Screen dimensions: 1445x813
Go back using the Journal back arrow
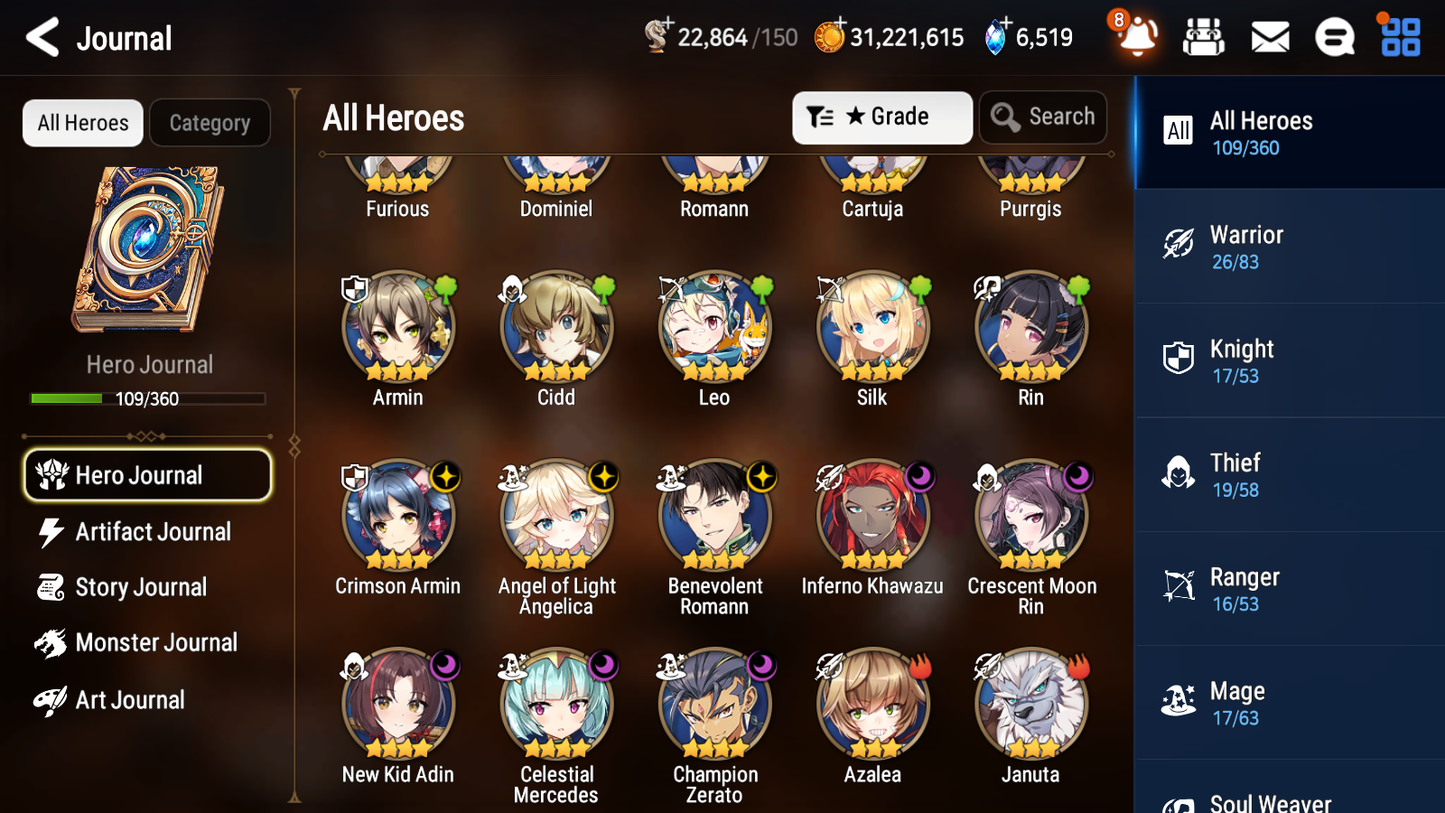tap(42, 37)
